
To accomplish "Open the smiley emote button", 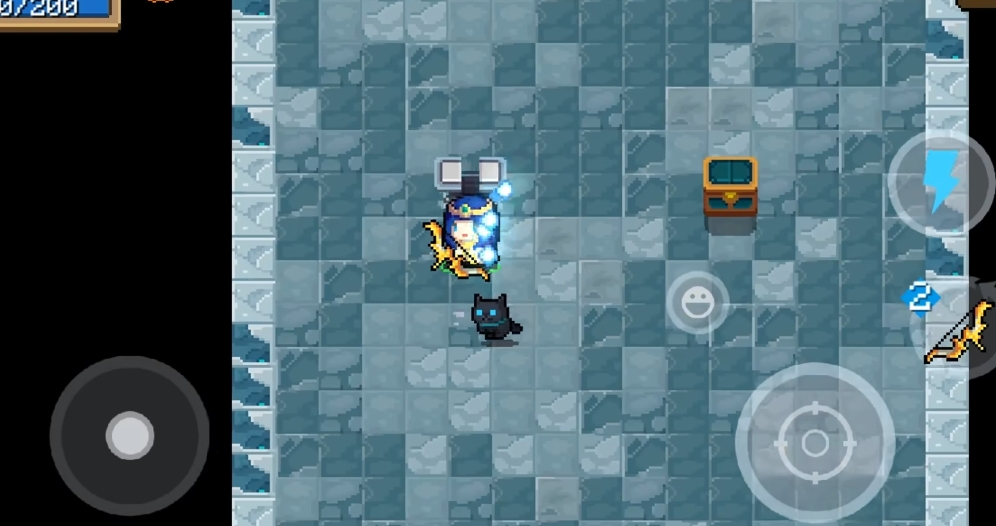I will point(697,302).
